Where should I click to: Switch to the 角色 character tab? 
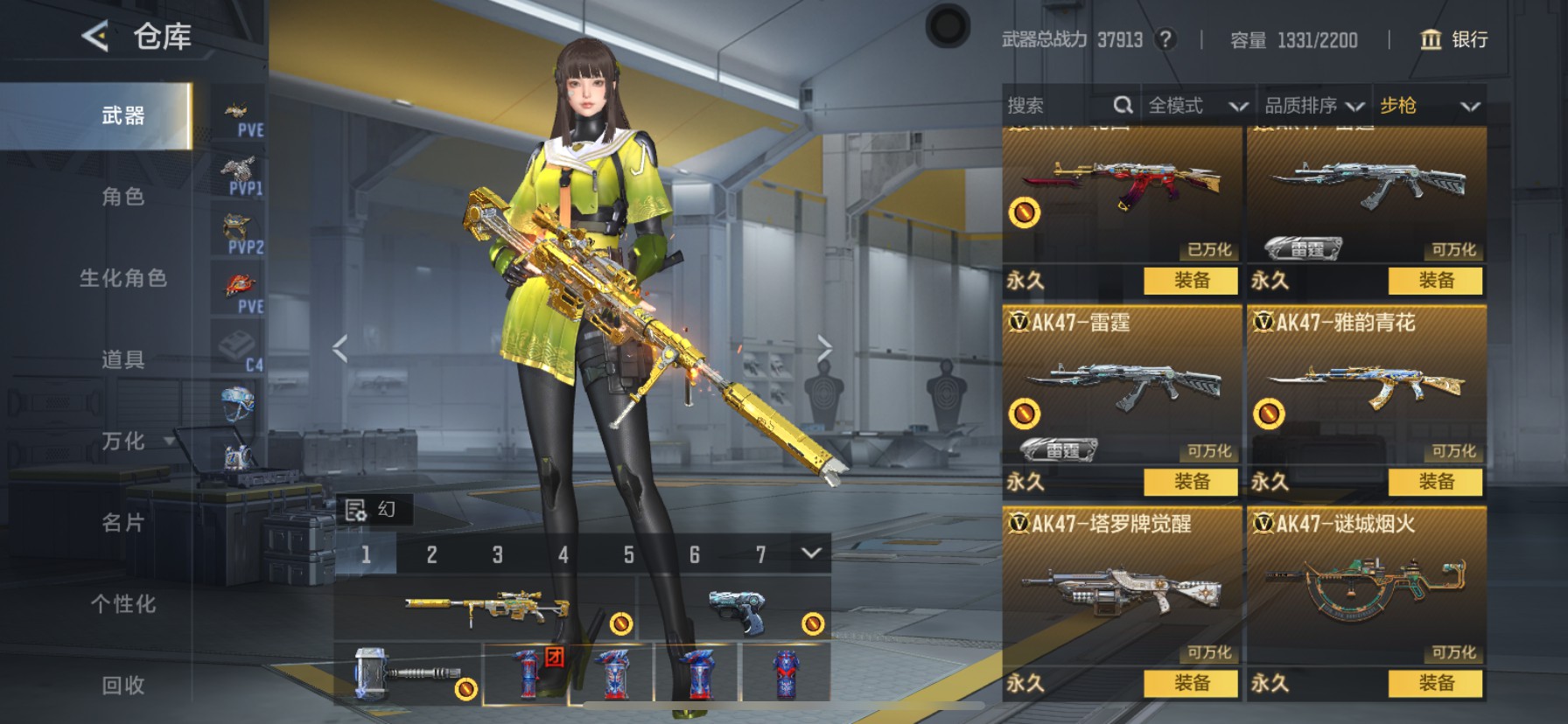(122, 197)
